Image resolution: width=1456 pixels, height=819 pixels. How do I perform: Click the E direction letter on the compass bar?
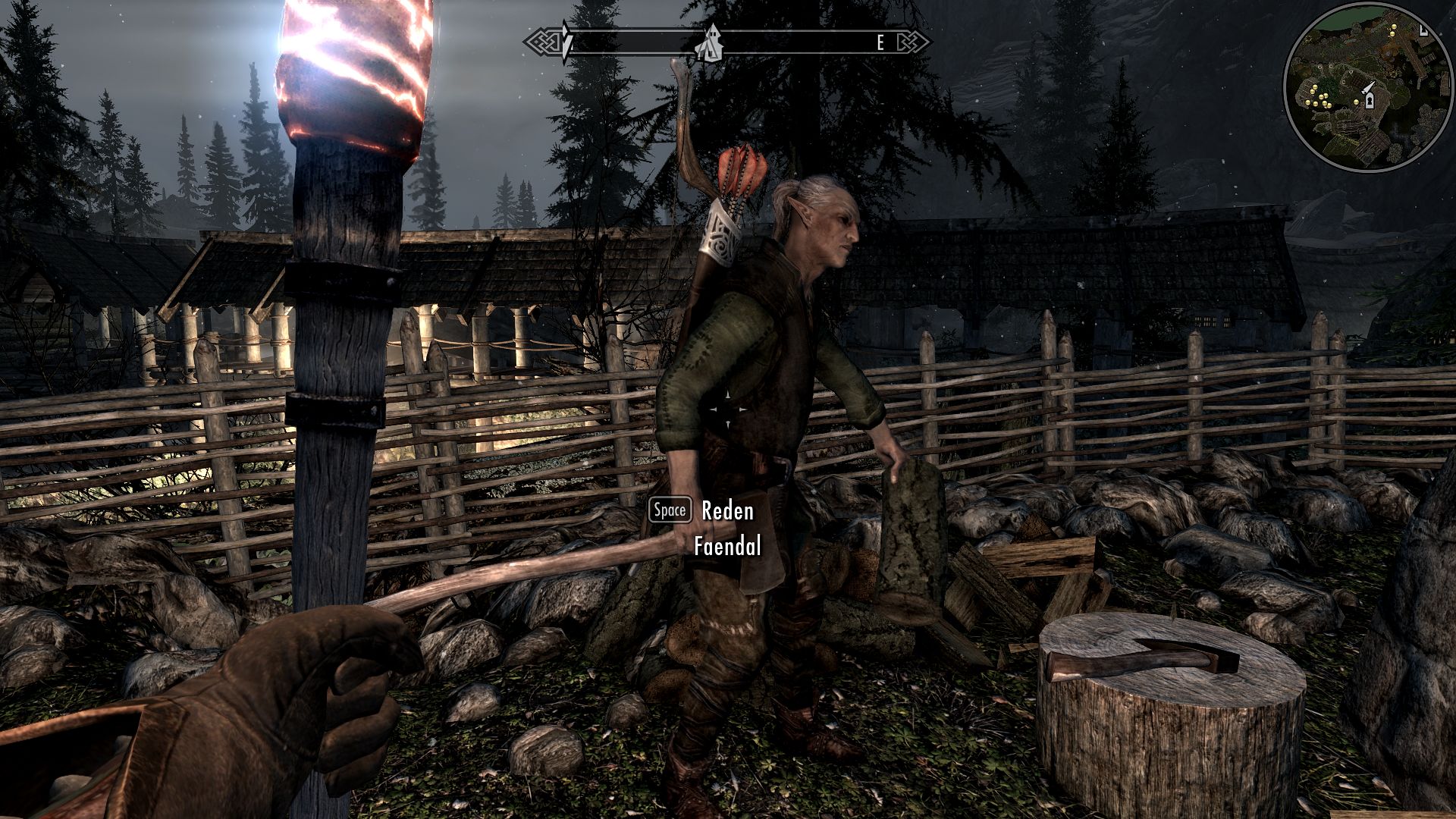click(881, 41)
